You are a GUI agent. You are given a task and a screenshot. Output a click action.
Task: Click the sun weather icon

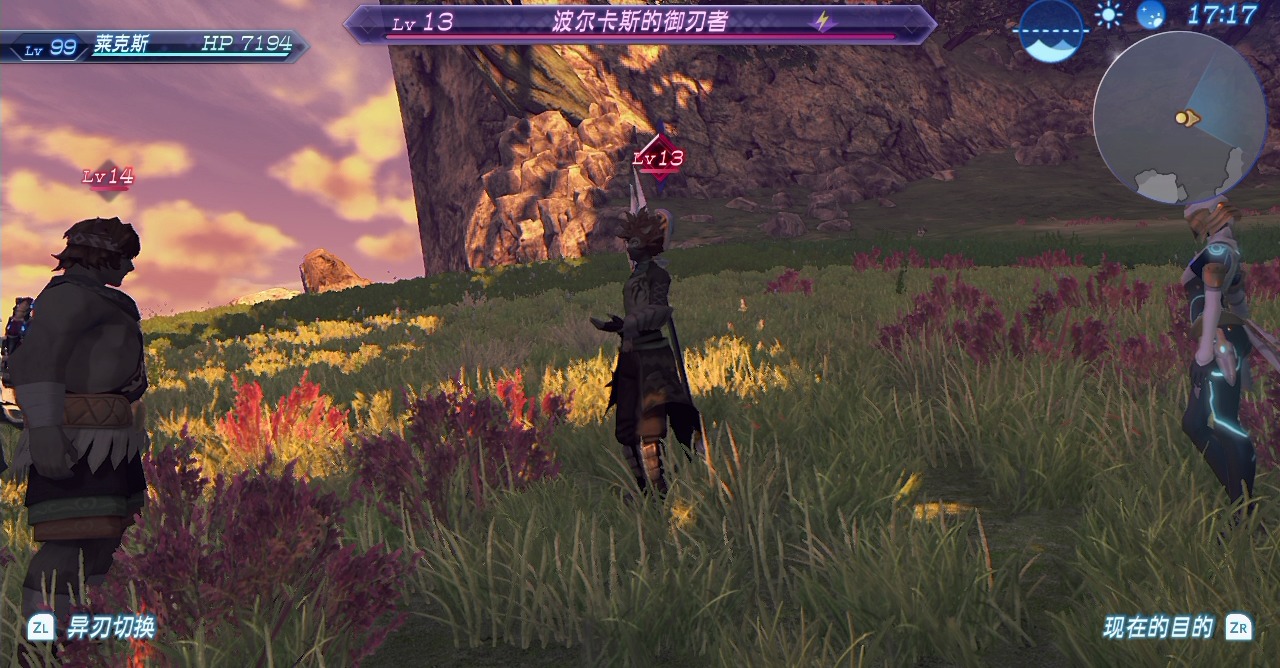1108,15
